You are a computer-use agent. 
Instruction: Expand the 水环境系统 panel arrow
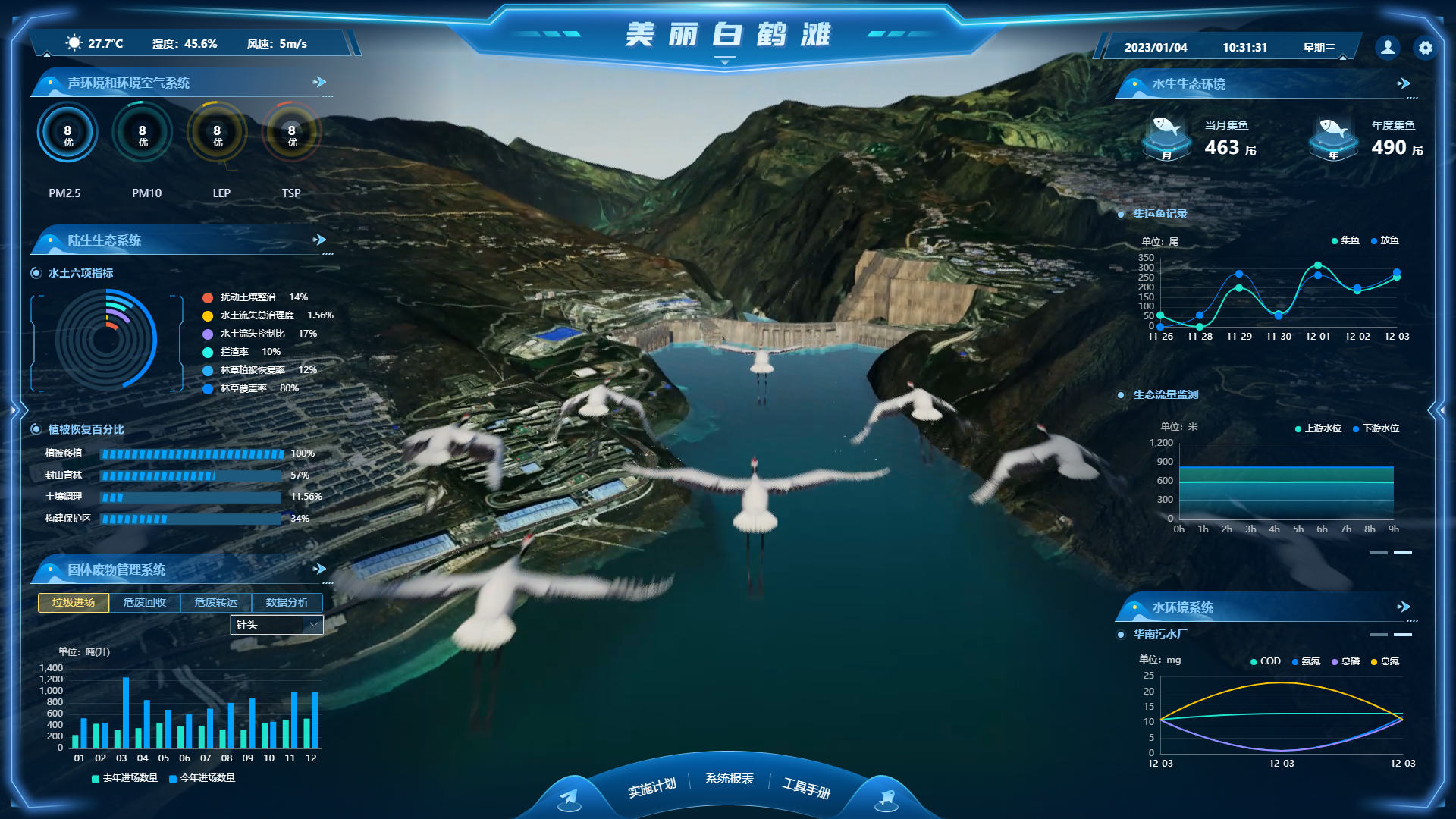click(x=1404, y=607)
